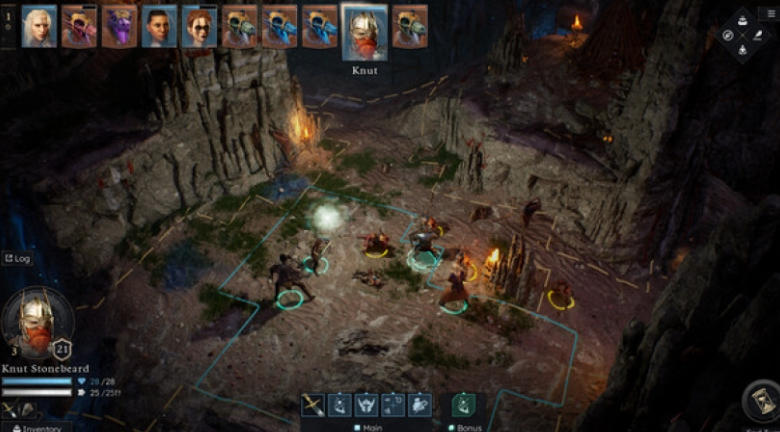The height and width of the screenshot is (432, 780).
Task: Click Knut's highlighted portrait in the initiative bar
Action: tap(364, 32)
